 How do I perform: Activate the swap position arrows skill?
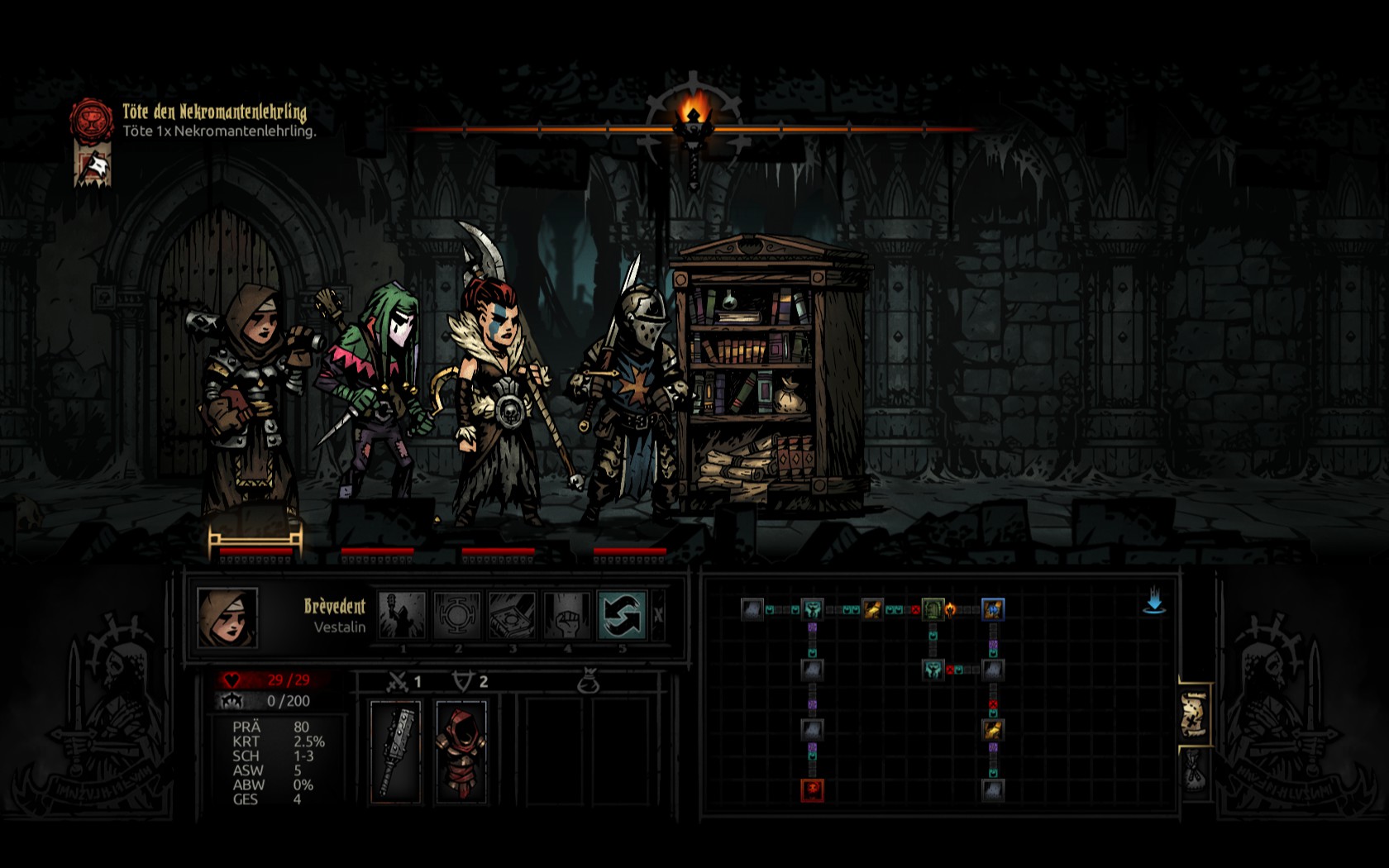point(622,616)
